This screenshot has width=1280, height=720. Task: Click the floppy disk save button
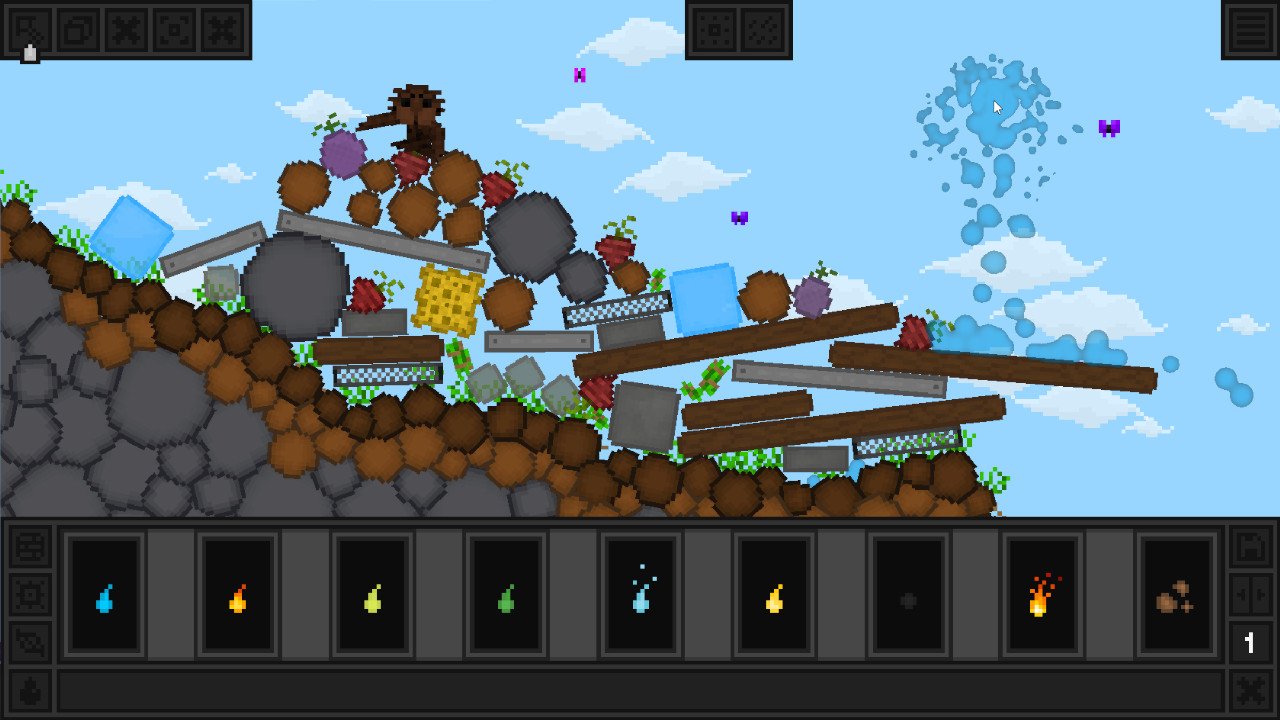click(1249, 549)
